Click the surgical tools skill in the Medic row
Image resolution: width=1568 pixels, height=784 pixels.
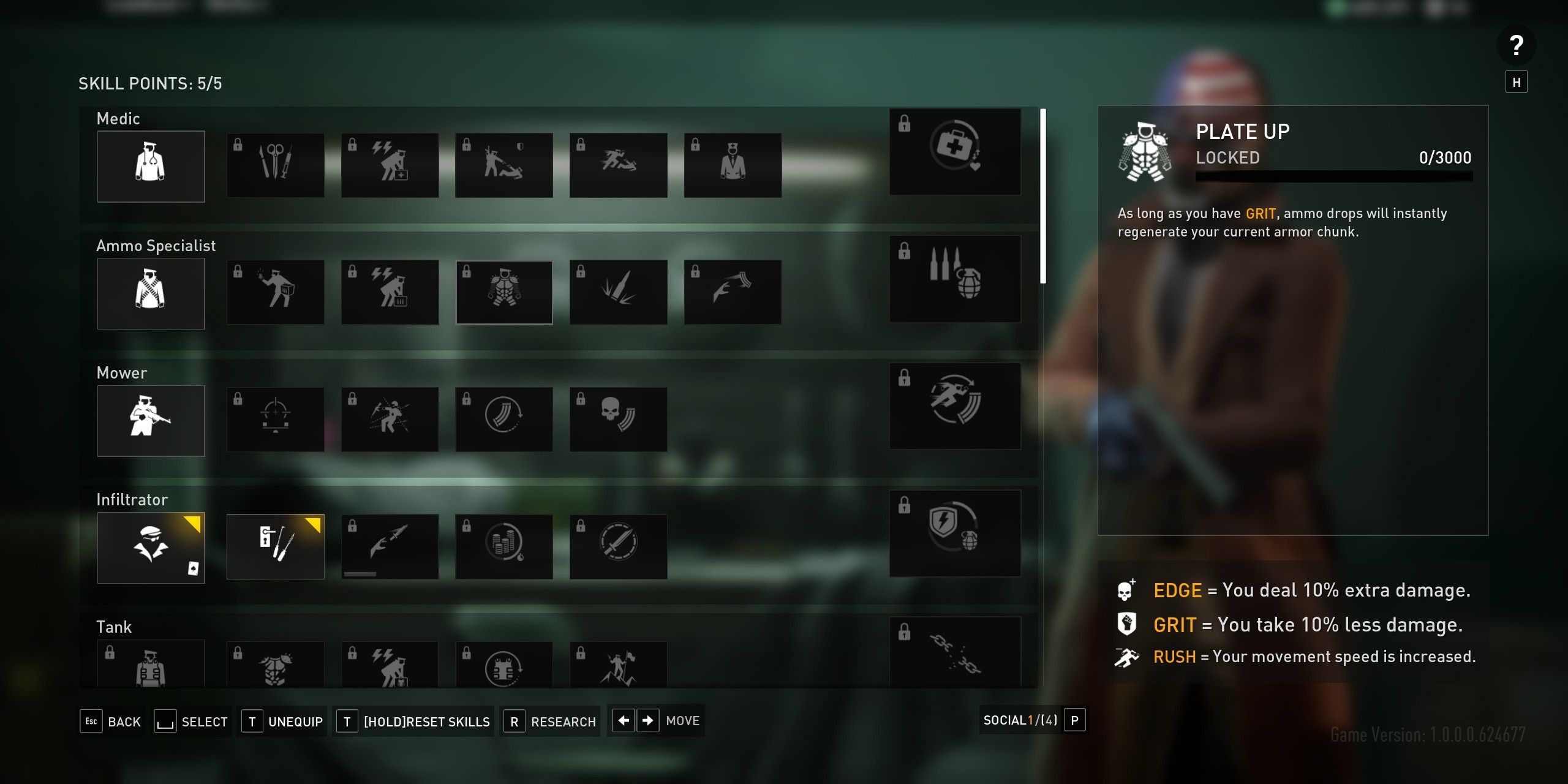pyautogui.click(x=275, y=165)
